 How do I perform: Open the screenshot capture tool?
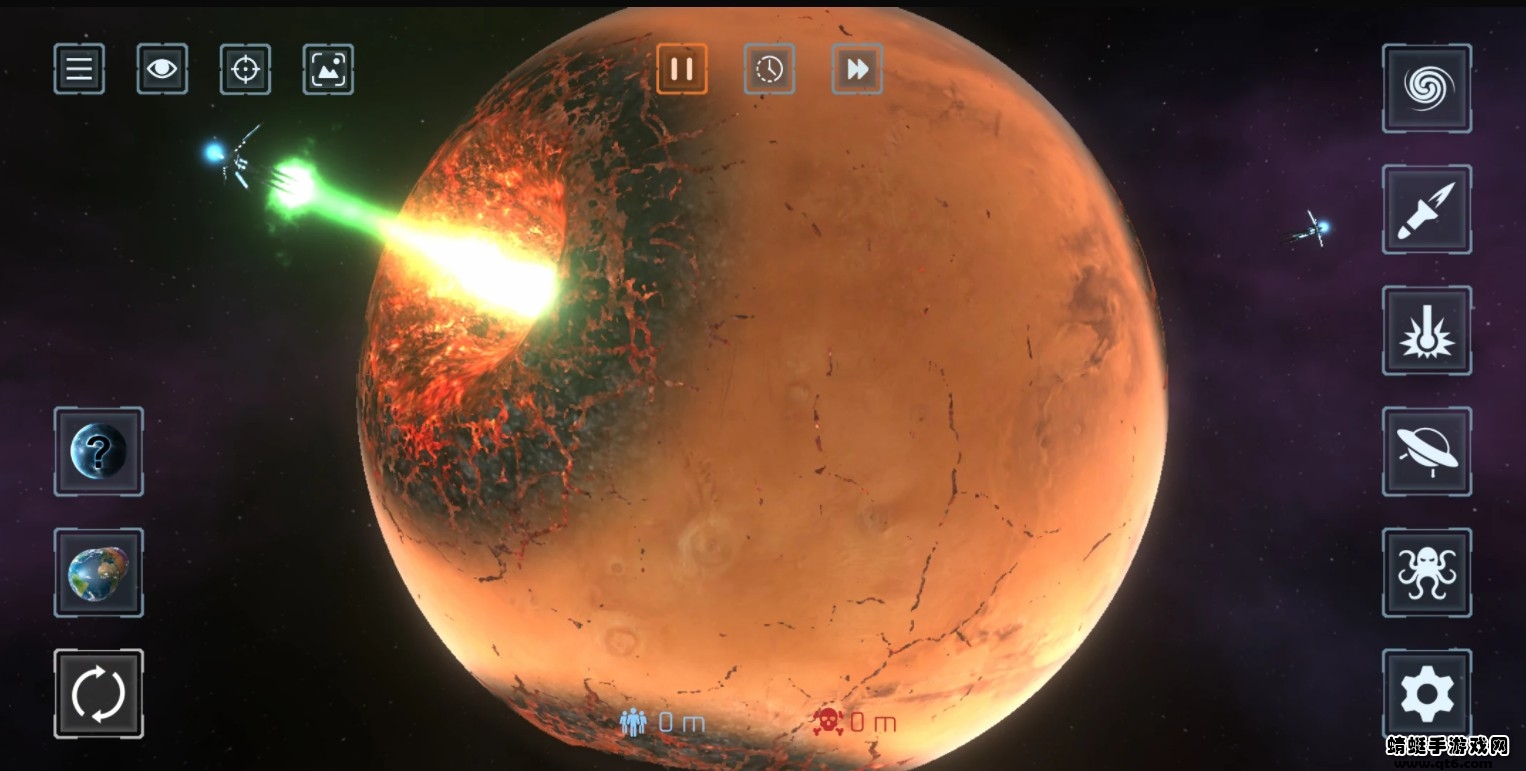(328, 69)
